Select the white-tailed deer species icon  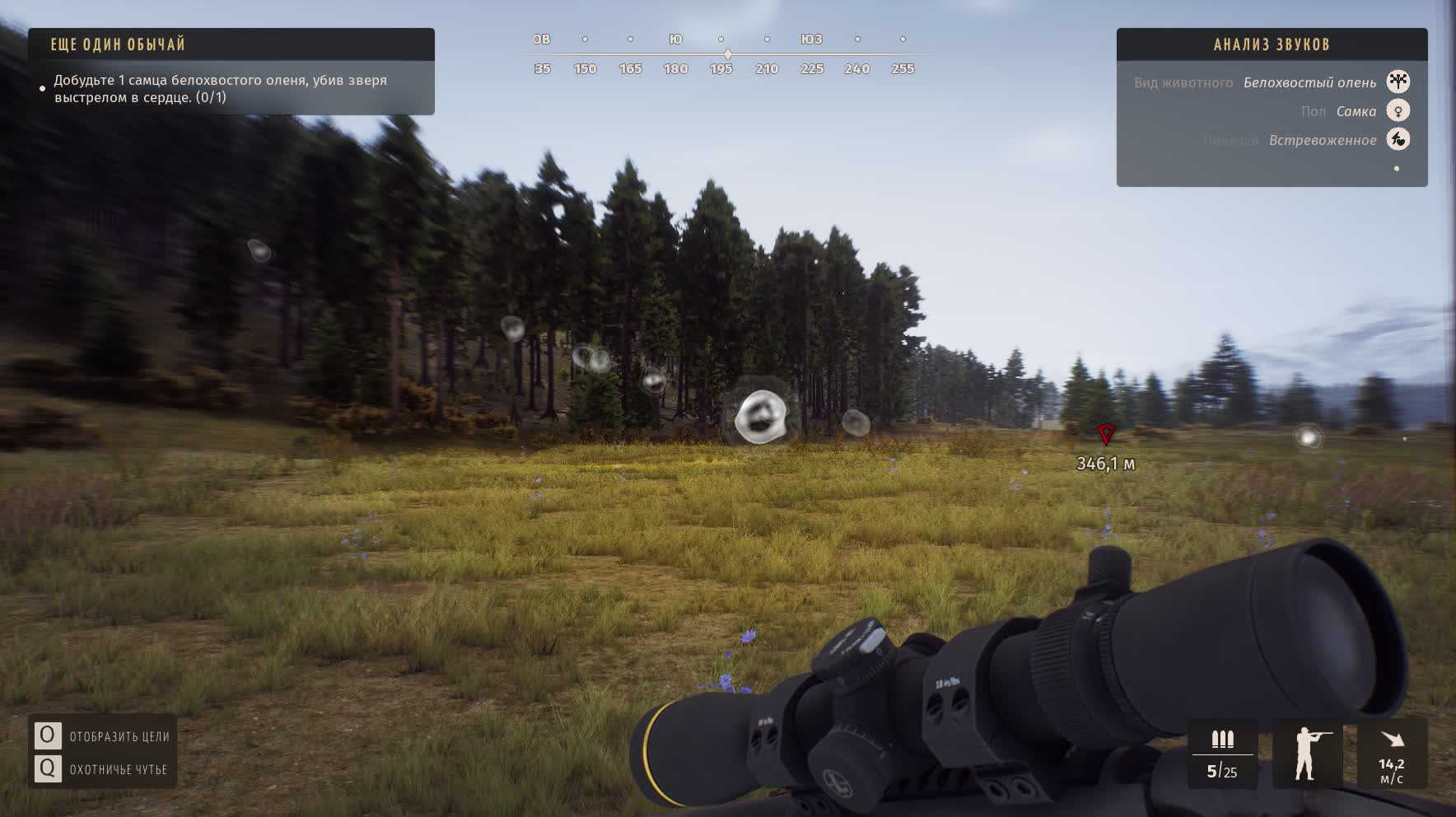coord(1398,82)
